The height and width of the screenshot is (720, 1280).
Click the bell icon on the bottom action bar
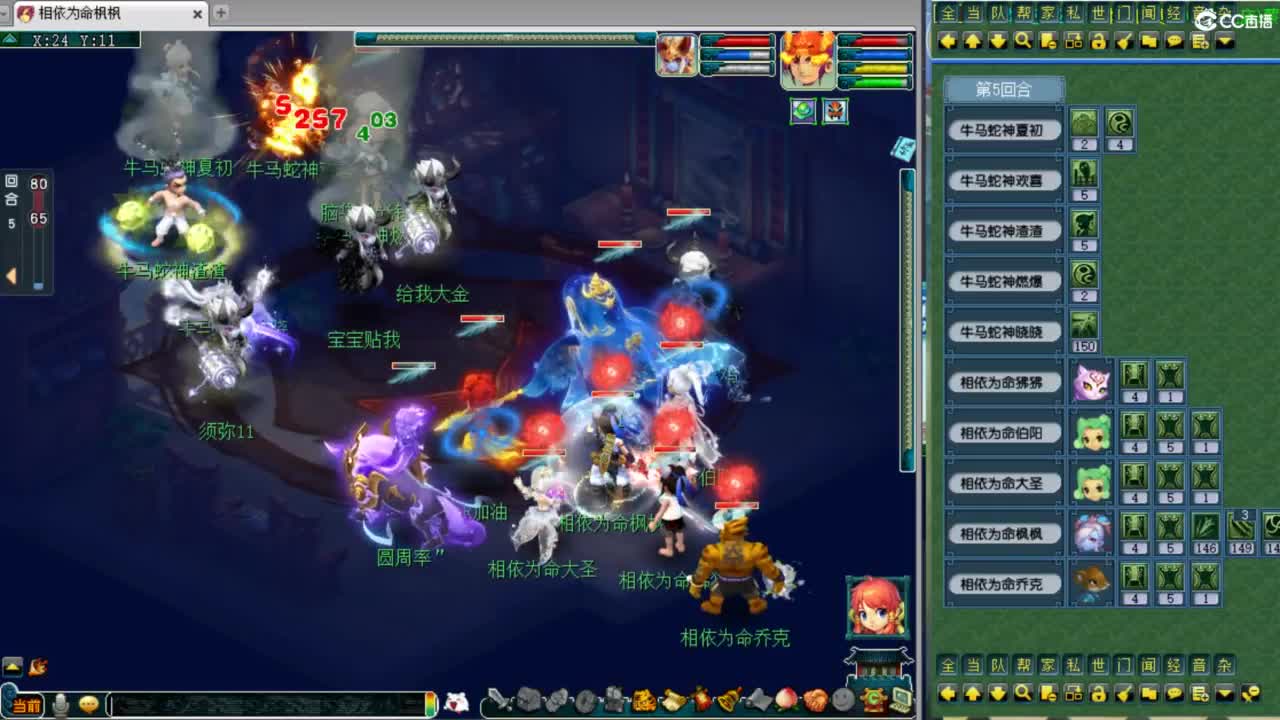[728, 698]
